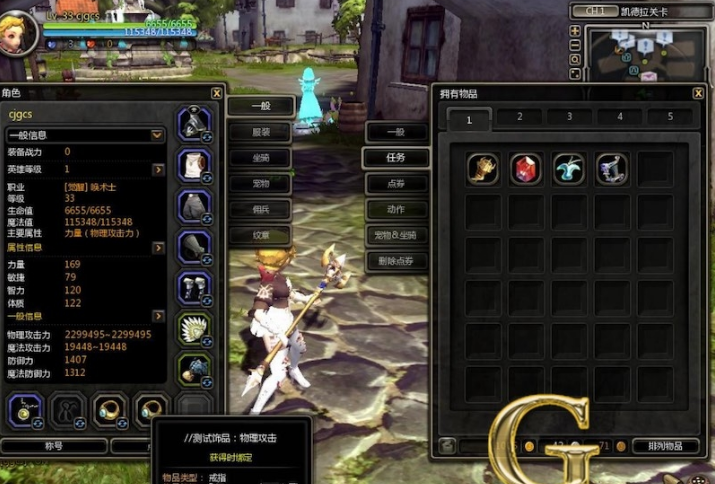715x484 pixels.
Task: Switch to the 宠物 pet tab
Action: (x=260, y=183)
